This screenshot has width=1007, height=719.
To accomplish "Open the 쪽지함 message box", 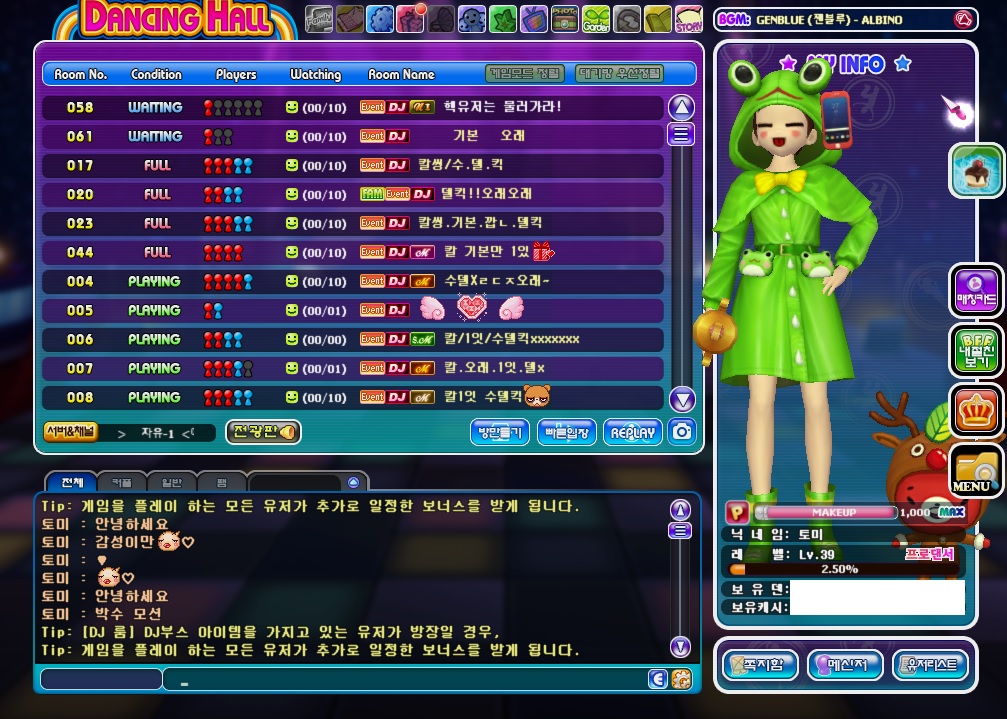I will [x=762, y=664].
